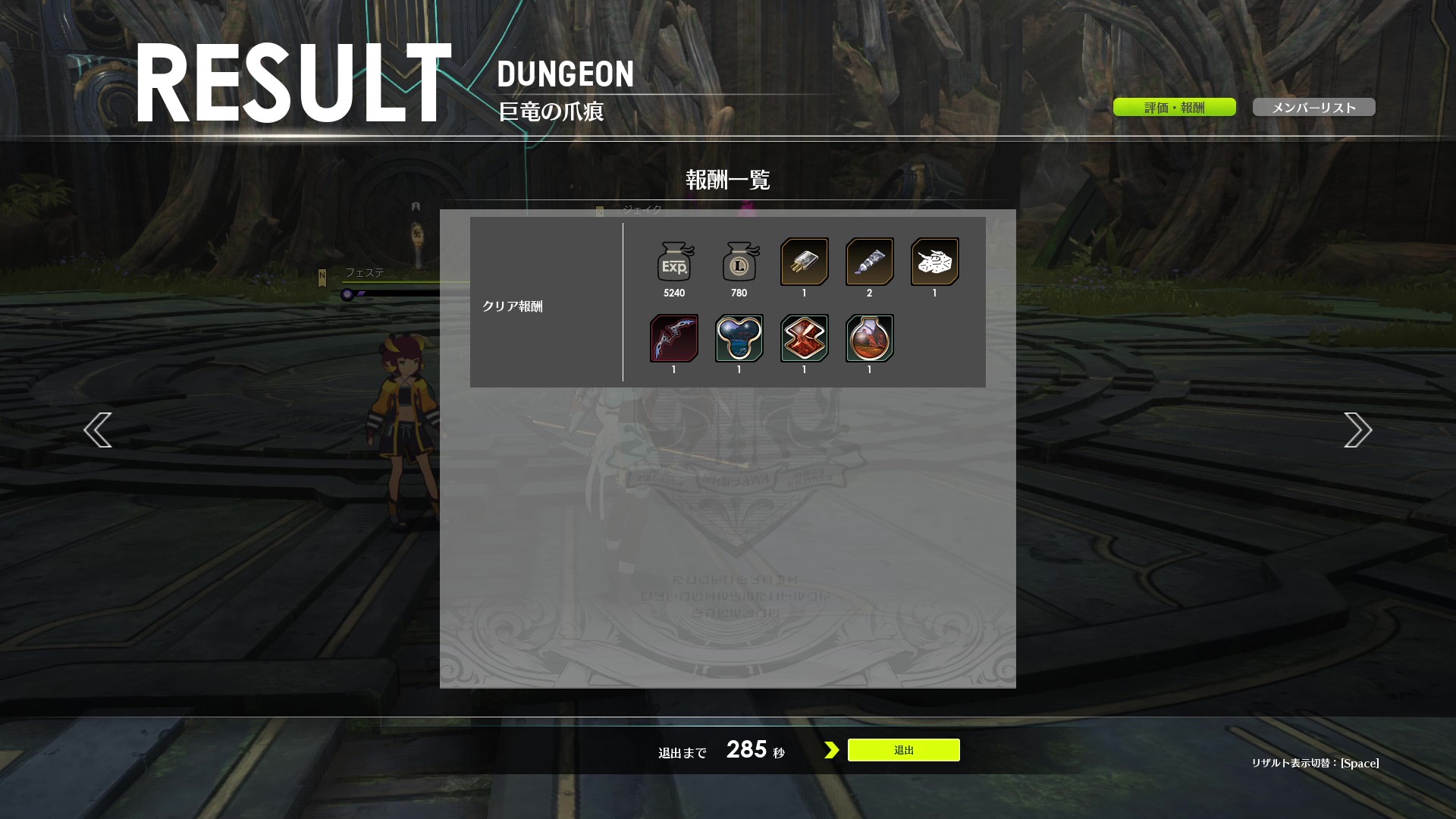Select the Luno coin bag reward
This screenshot has height=819, width=1456.
739,262
